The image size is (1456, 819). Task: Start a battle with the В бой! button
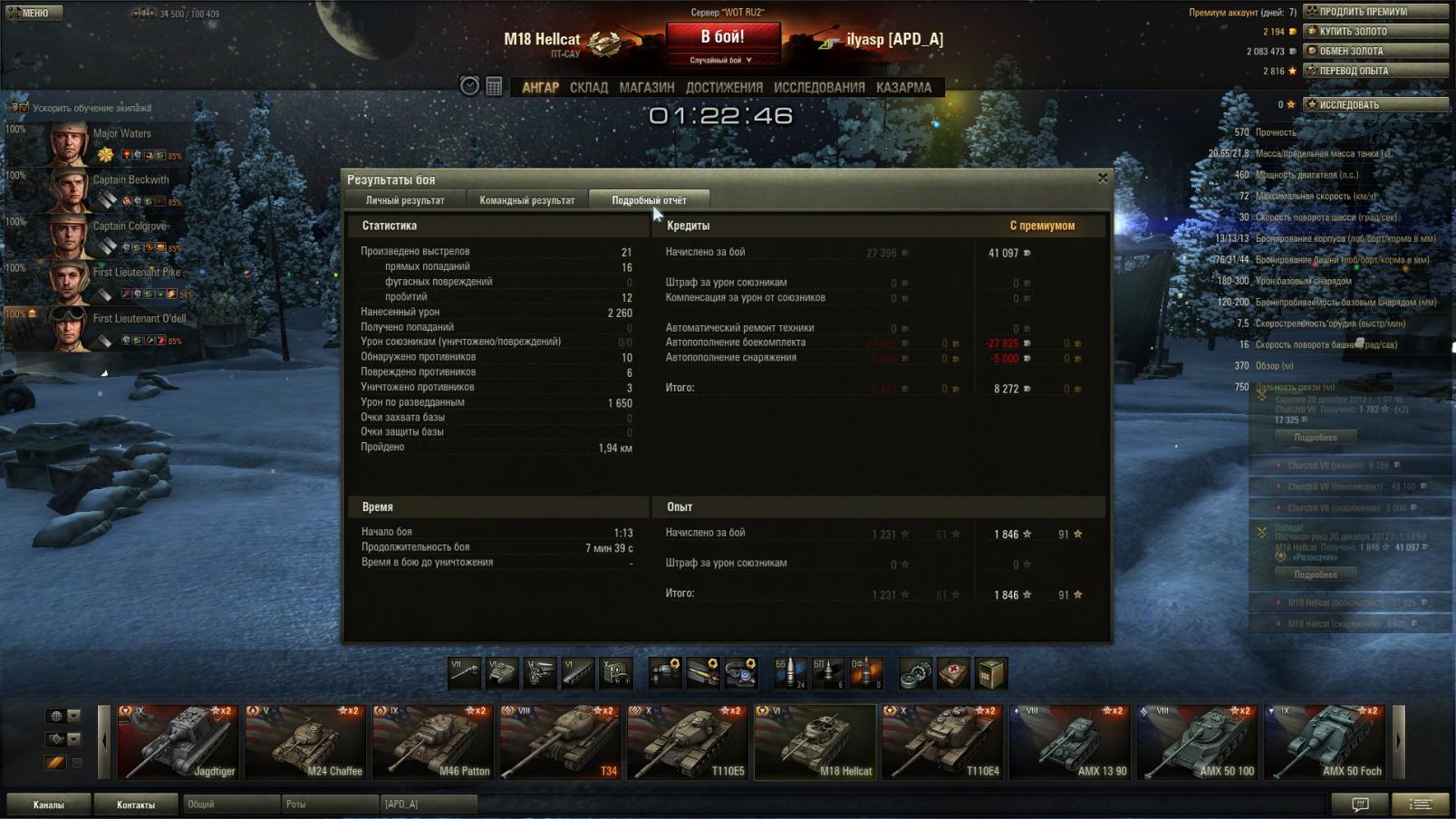(x=722, y=38)
